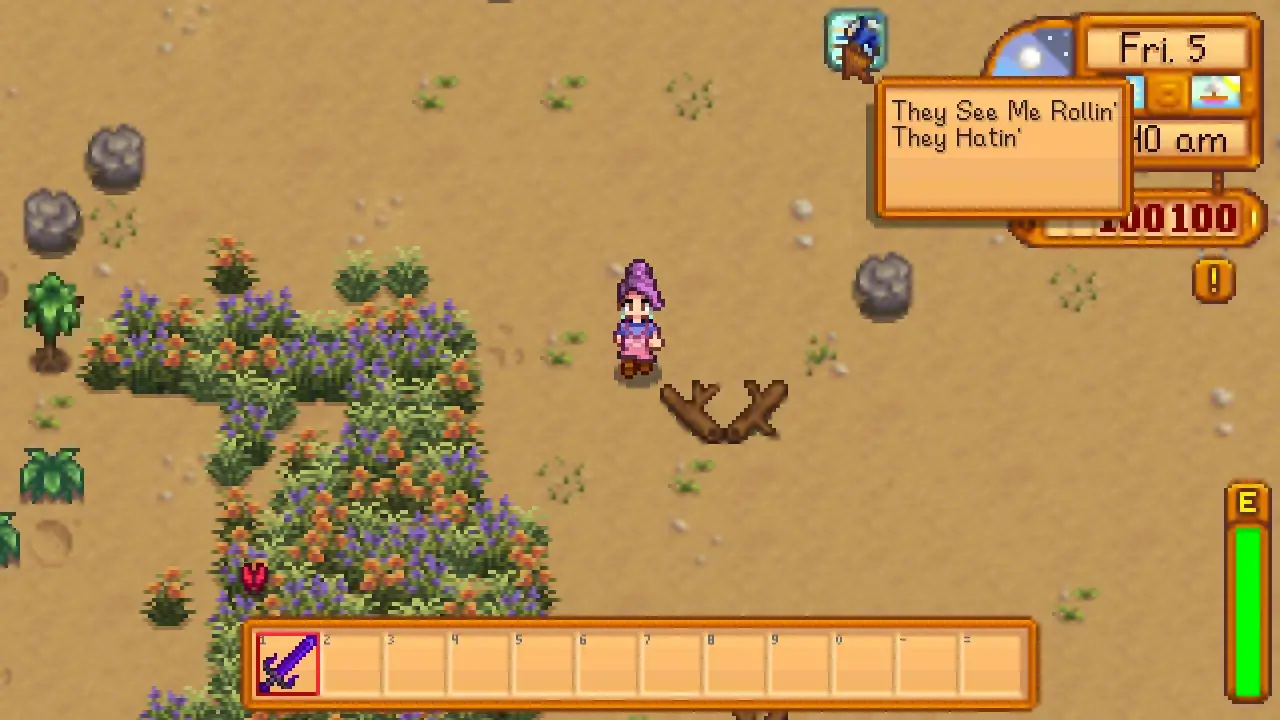Viewport: 1280px width, 720px height.
Task: Click the icon floating above the NPC at top
Action: [x=855, y=40]
